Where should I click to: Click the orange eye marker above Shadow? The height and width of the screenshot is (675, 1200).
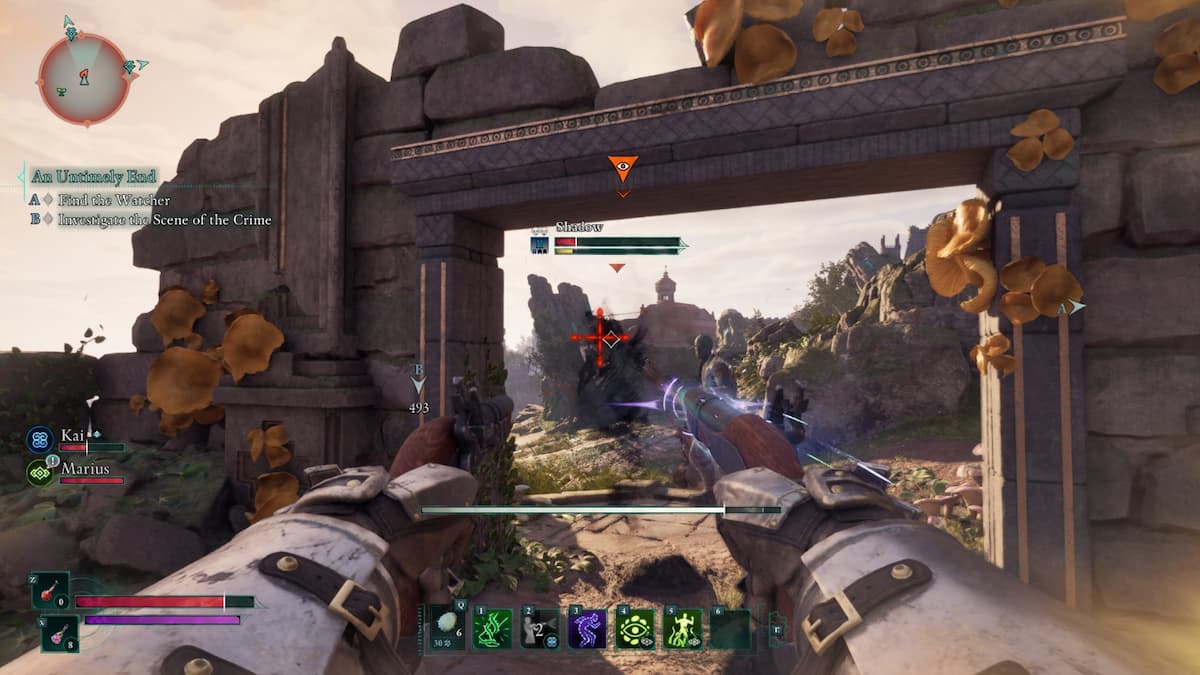tap(622, 168)
